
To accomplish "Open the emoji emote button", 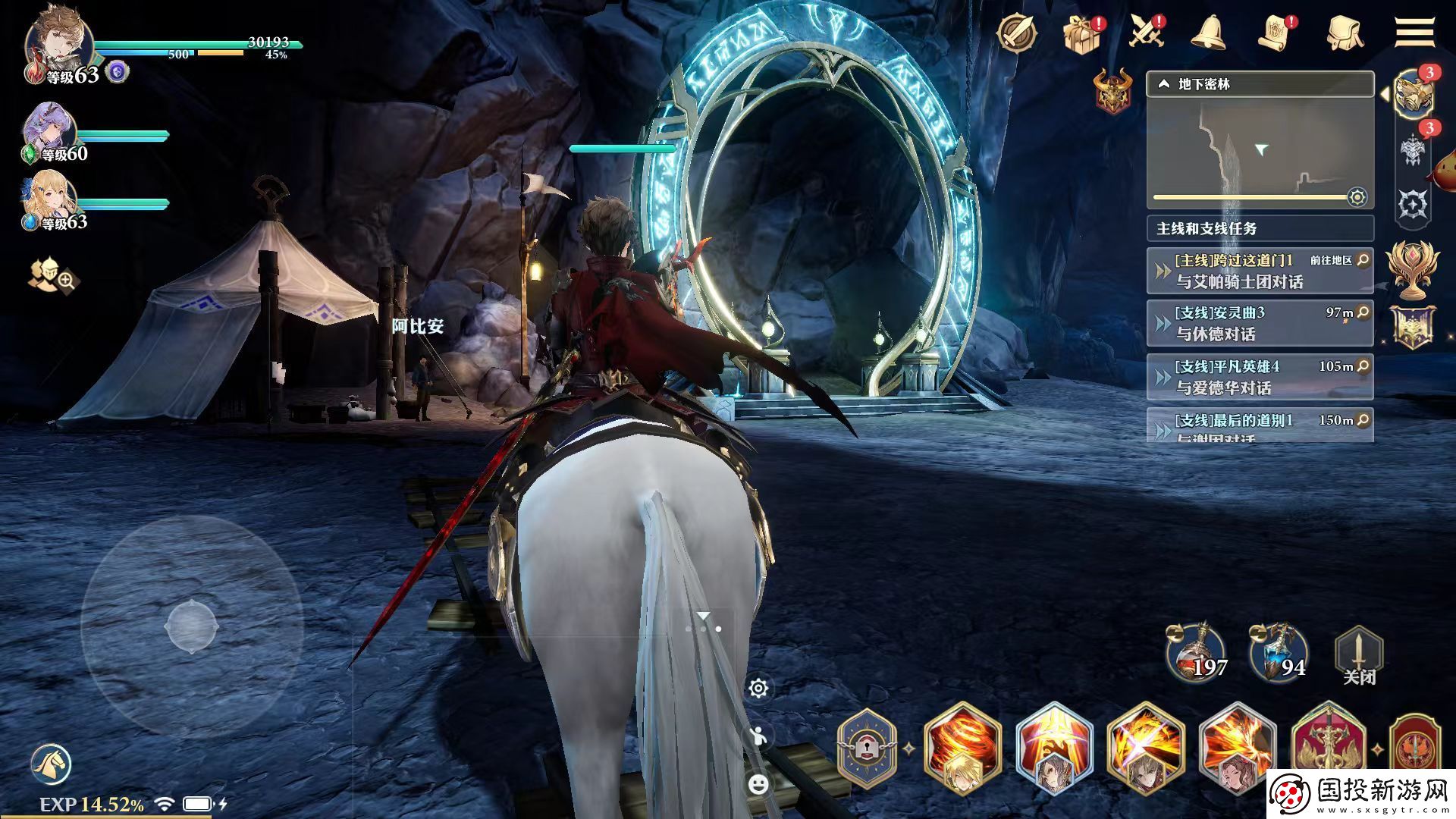I will coord(758,784).
